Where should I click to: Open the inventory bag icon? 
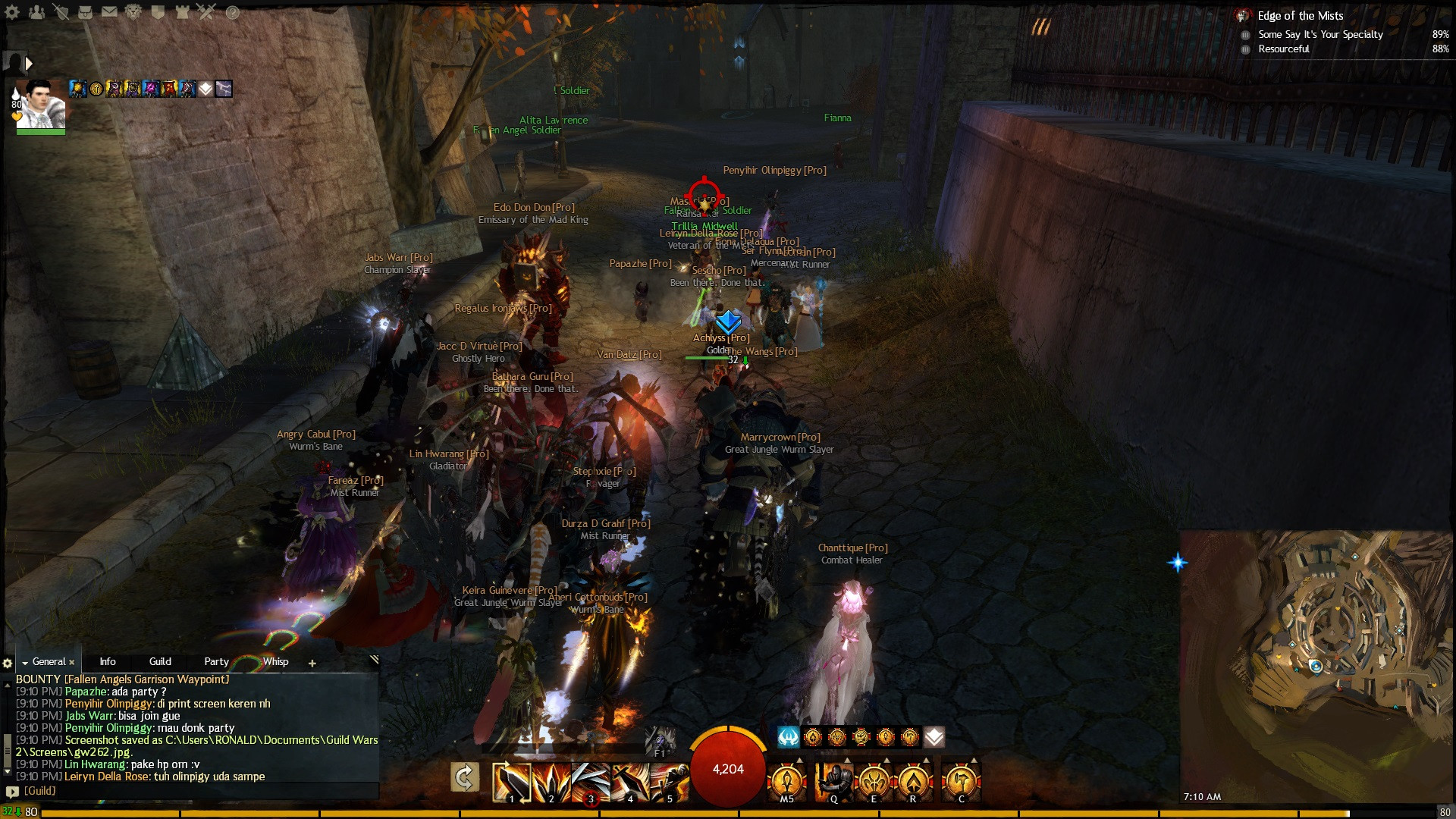85,12
